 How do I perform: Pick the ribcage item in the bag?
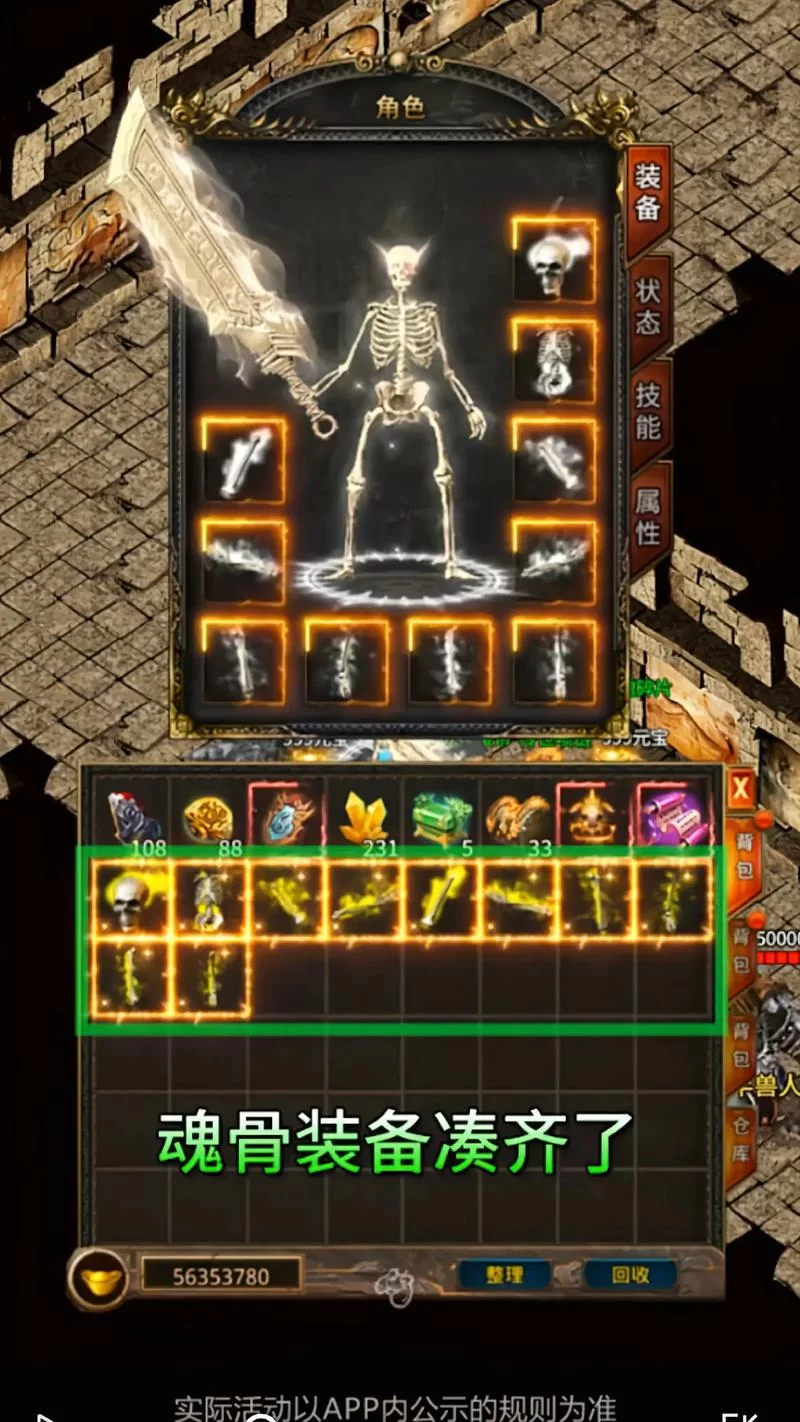[x=208, y=900]
